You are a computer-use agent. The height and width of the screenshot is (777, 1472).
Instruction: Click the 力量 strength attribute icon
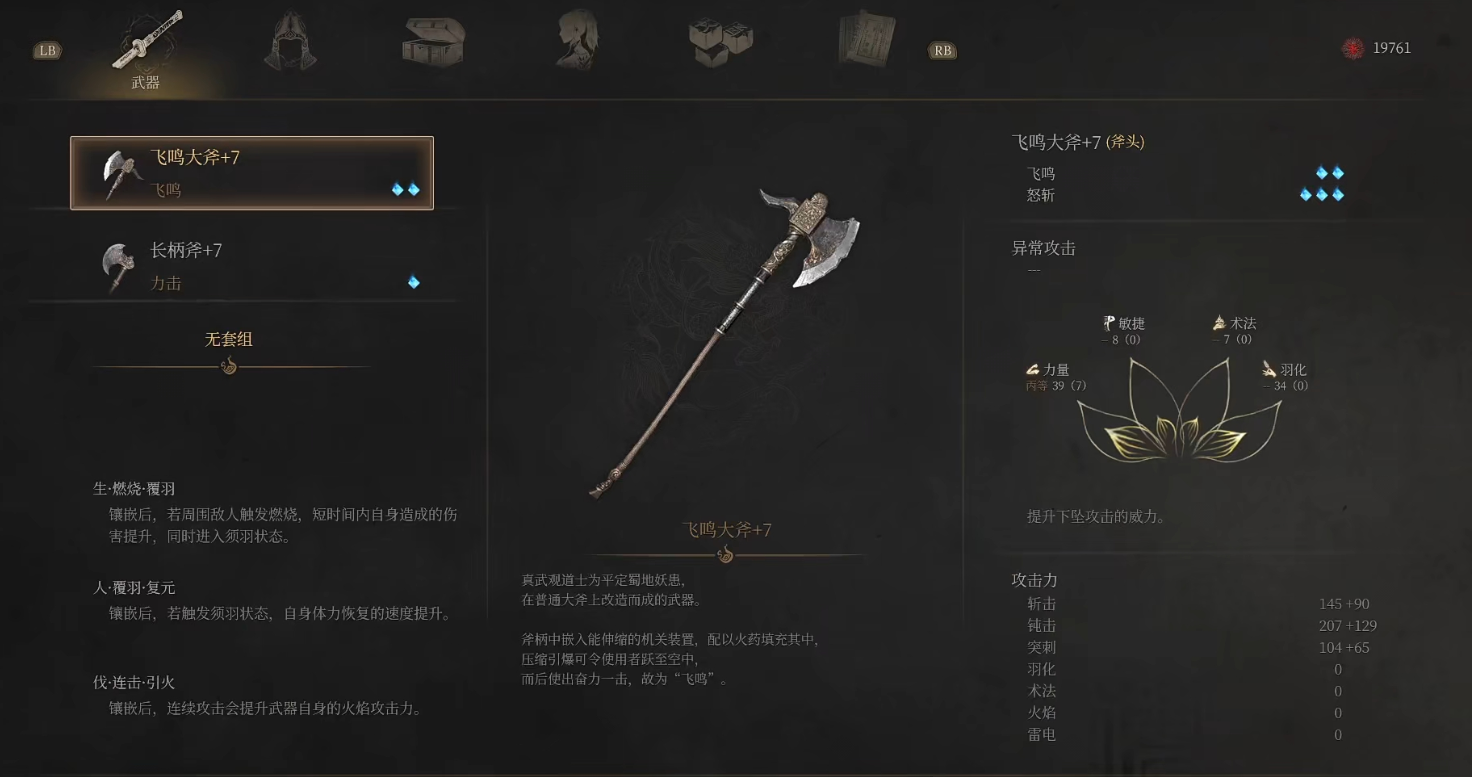[1033, 369]
